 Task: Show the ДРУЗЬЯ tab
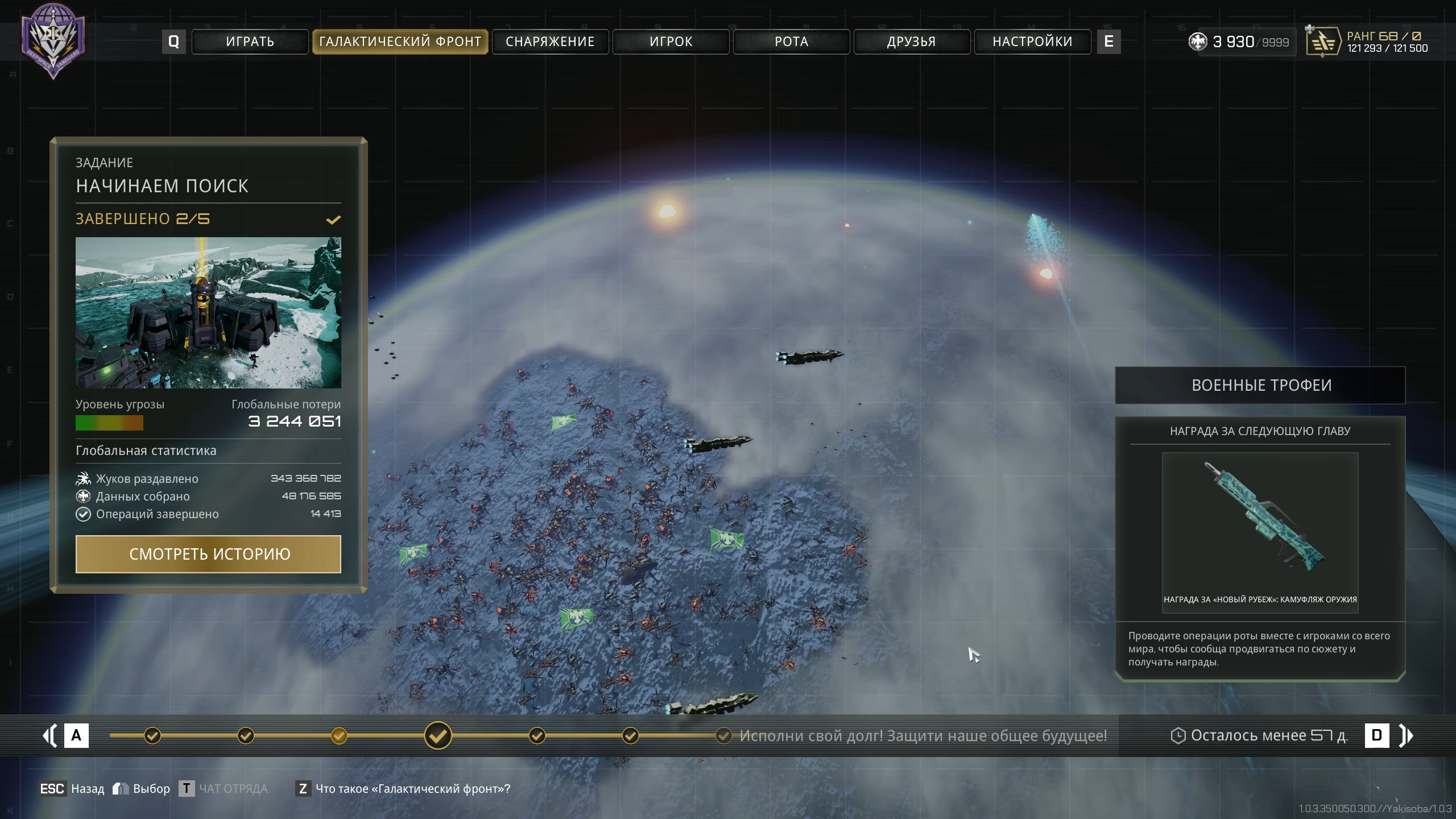912,42
